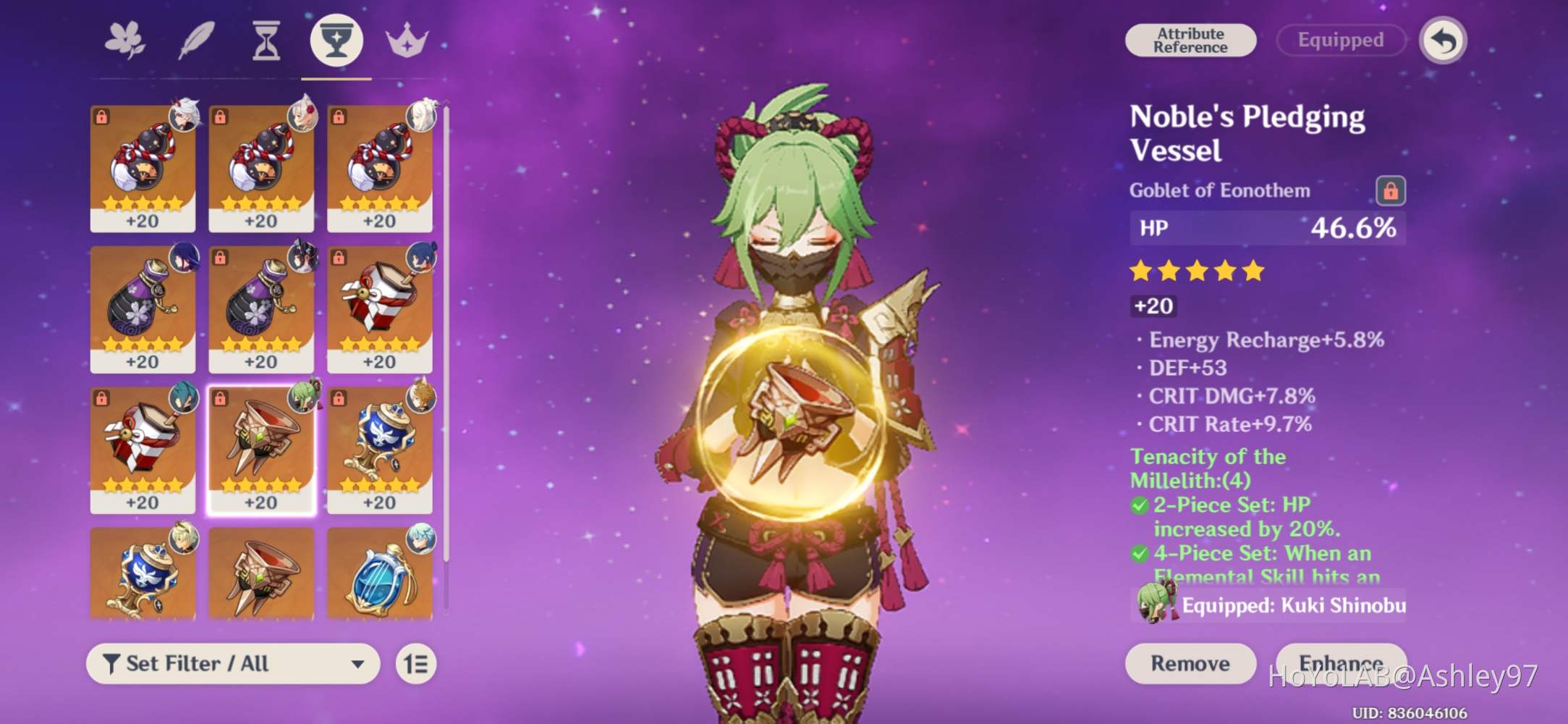View the Goblet of Eonothem tab
The image size is (1568, 724).
336,41
